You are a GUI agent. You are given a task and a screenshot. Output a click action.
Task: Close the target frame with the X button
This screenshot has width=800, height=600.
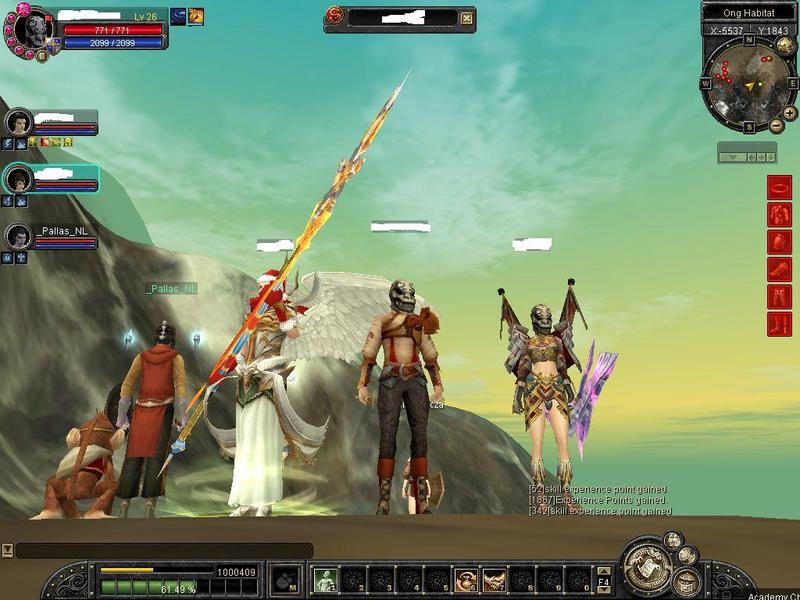click(x=466, y=18)
